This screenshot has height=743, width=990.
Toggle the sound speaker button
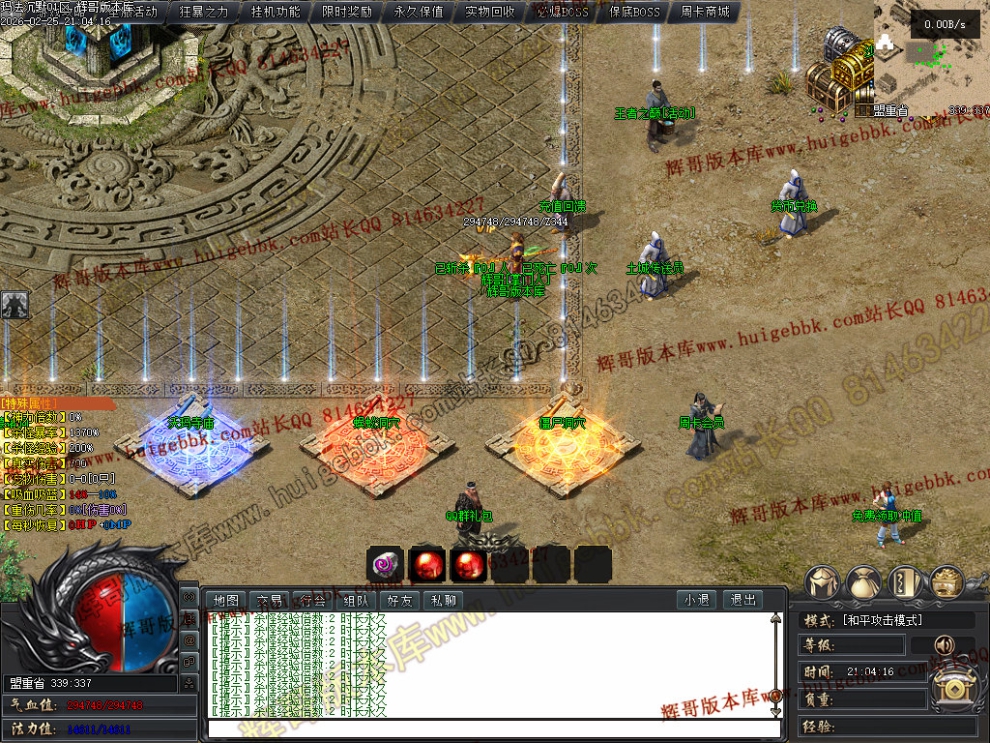[x=944, y=645]
